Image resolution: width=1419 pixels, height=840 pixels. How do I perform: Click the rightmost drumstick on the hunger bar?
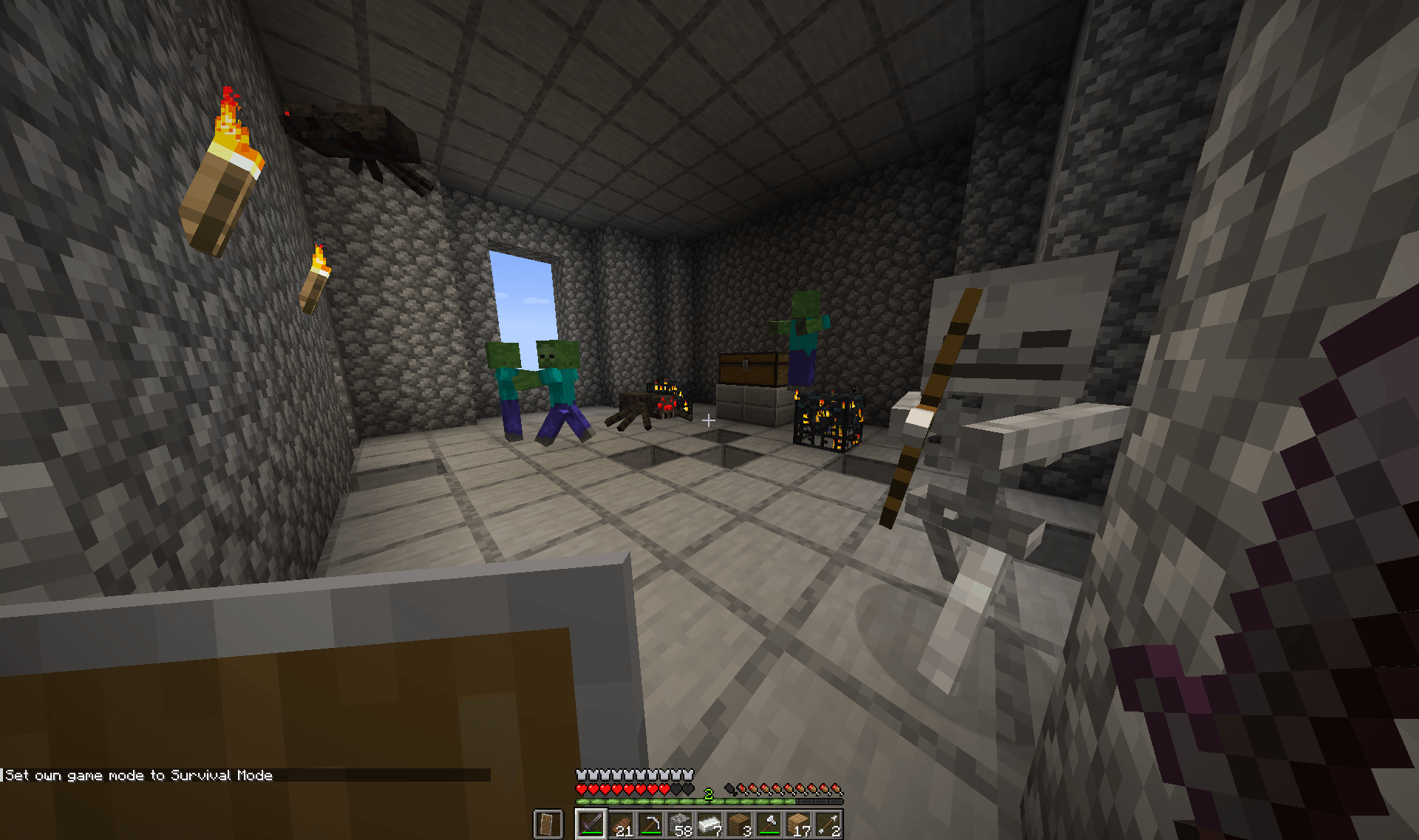point(837,789)
